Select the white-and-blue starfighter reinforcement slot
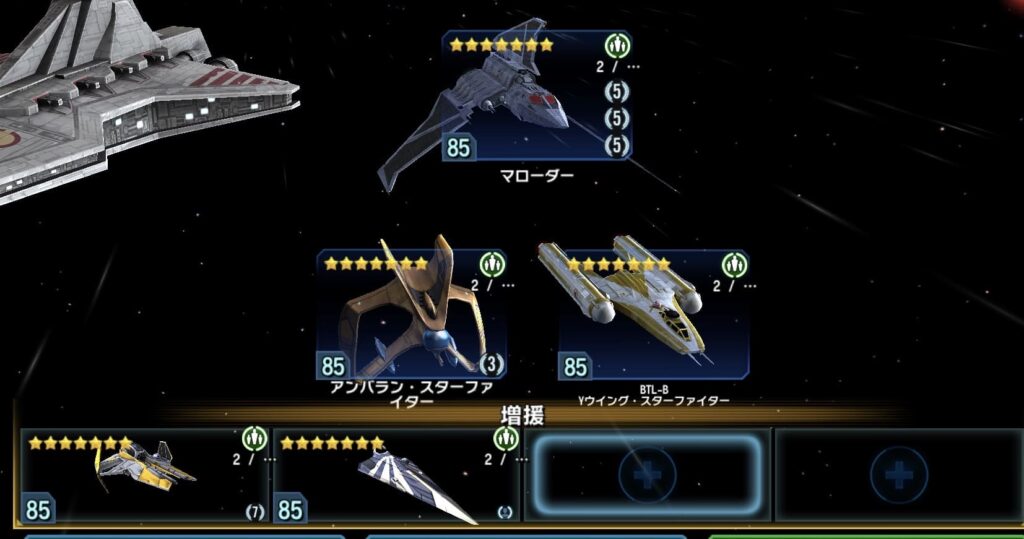The width and height of the screenshot is (1024, 539). coord(397,475)
